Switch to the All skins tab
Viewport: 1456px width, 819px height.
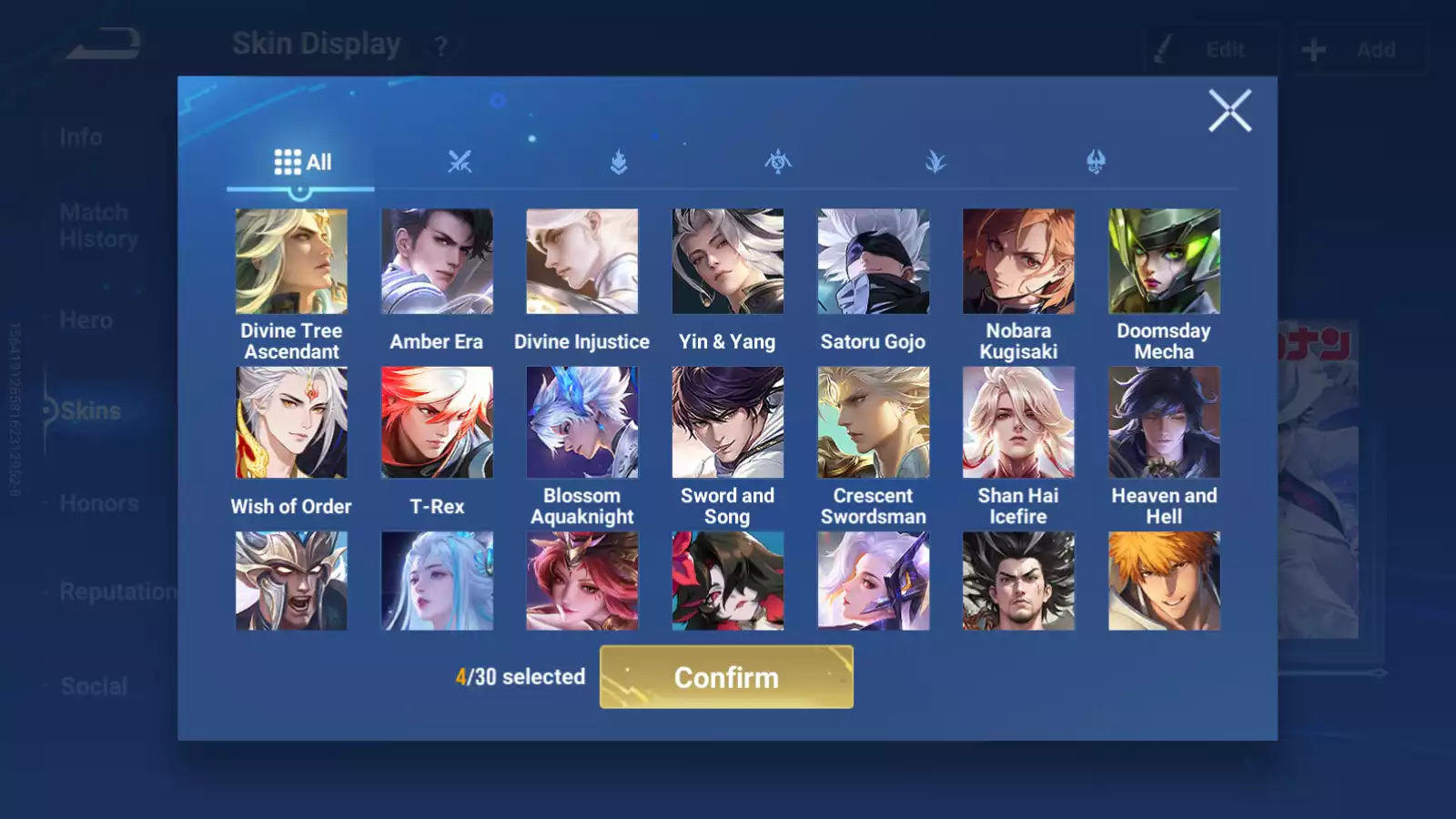(x=302, y=163)
